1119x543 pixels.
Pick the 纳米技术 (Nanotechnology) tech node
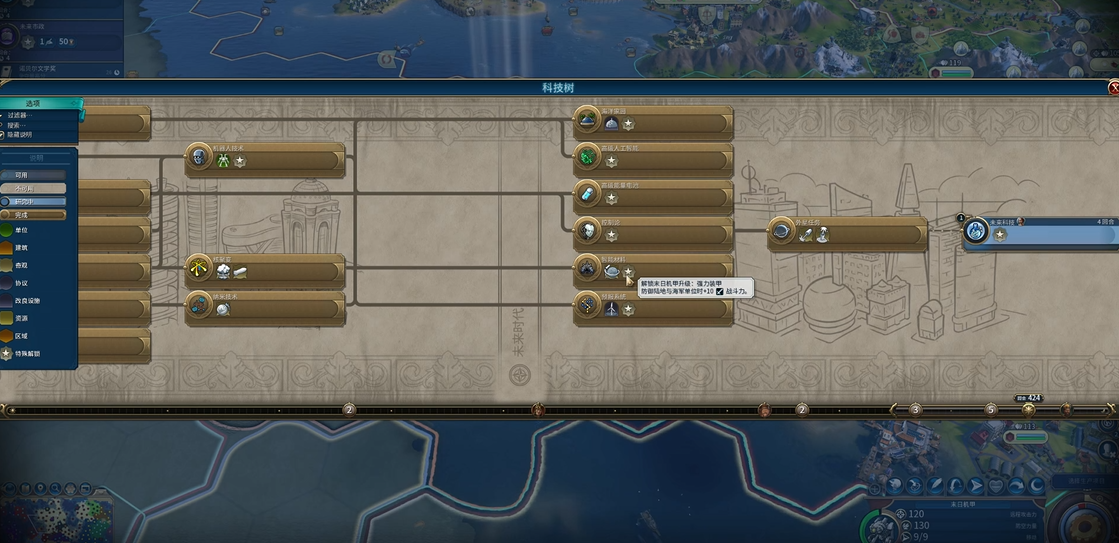265,308
